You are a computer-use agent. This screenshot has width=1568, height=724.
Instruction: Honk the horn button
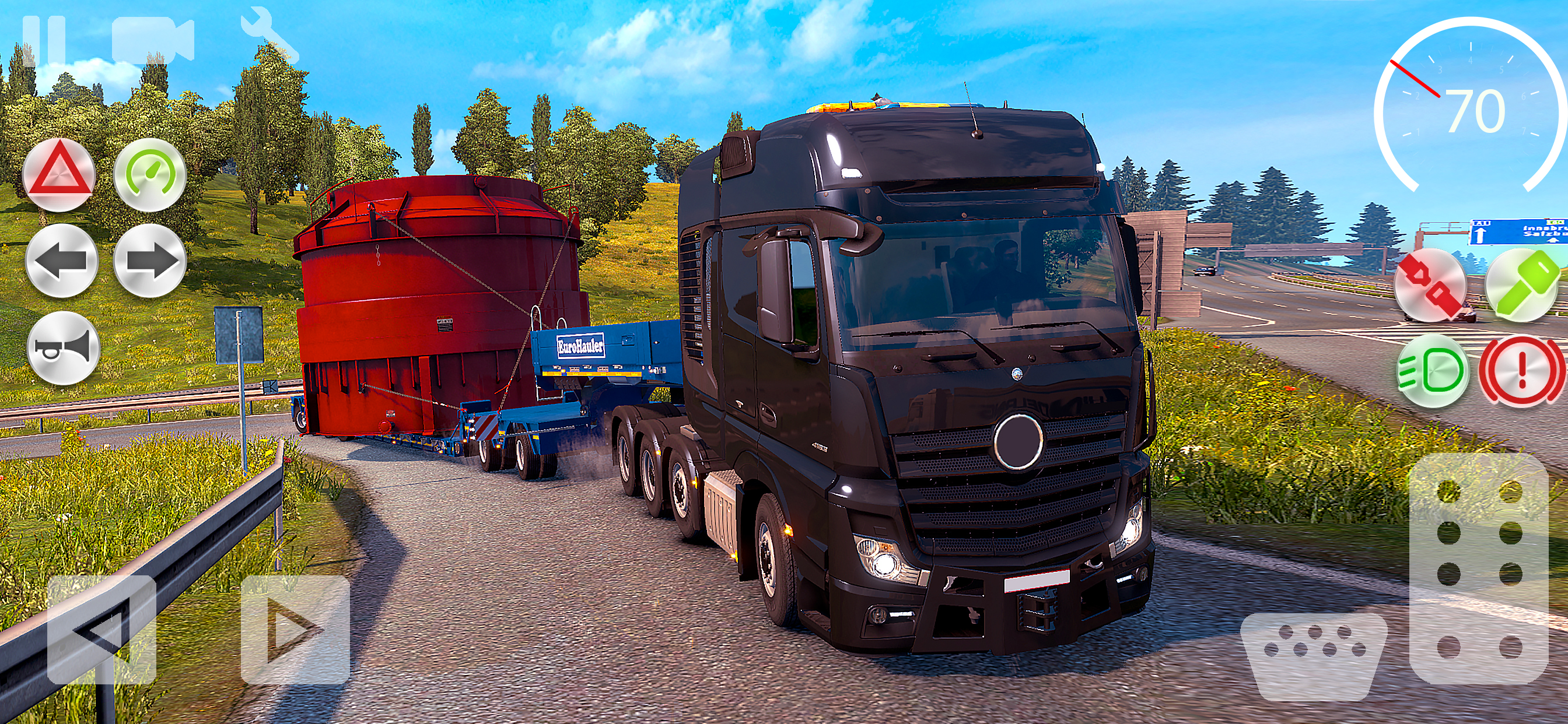tap(64, 348)
